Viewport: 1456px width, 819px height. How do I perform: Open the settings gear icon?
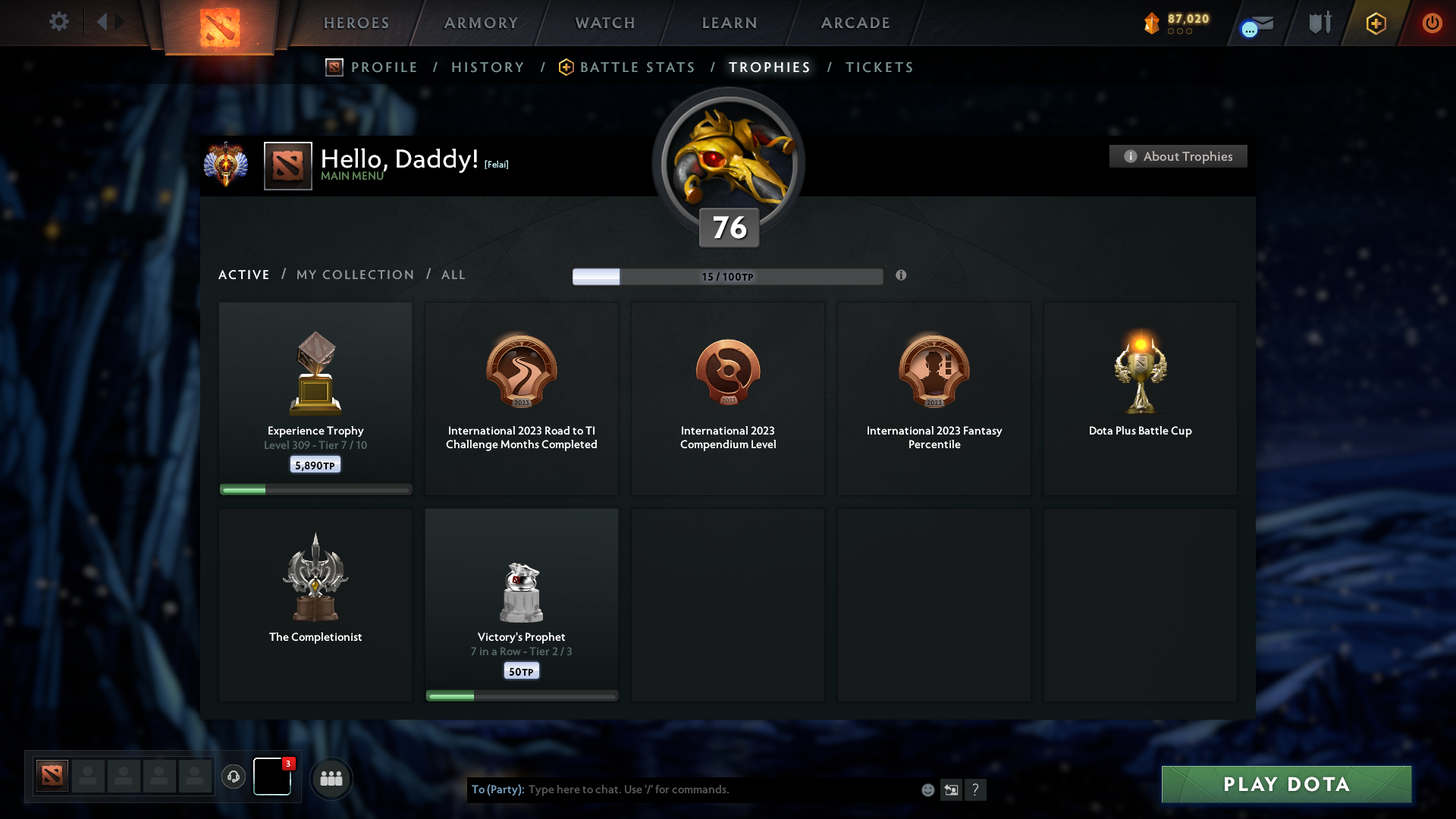[59, 22]
